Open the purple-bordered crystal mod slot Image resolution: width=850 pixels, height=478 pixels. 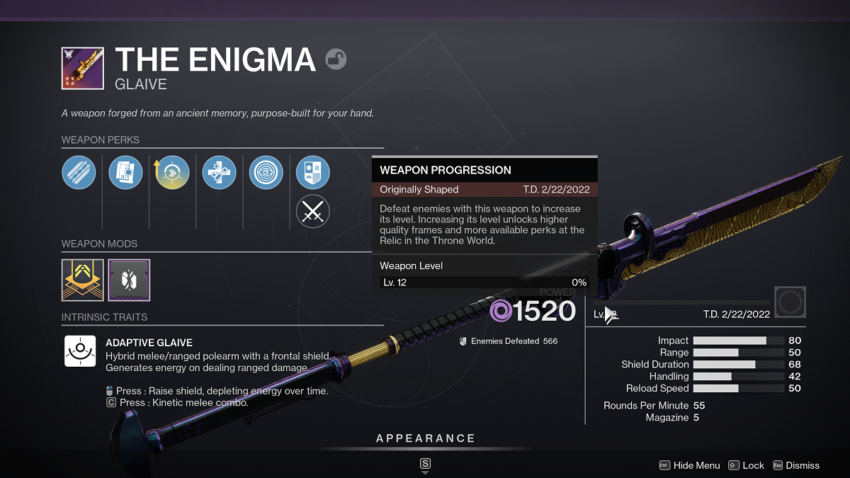[129, 280]
